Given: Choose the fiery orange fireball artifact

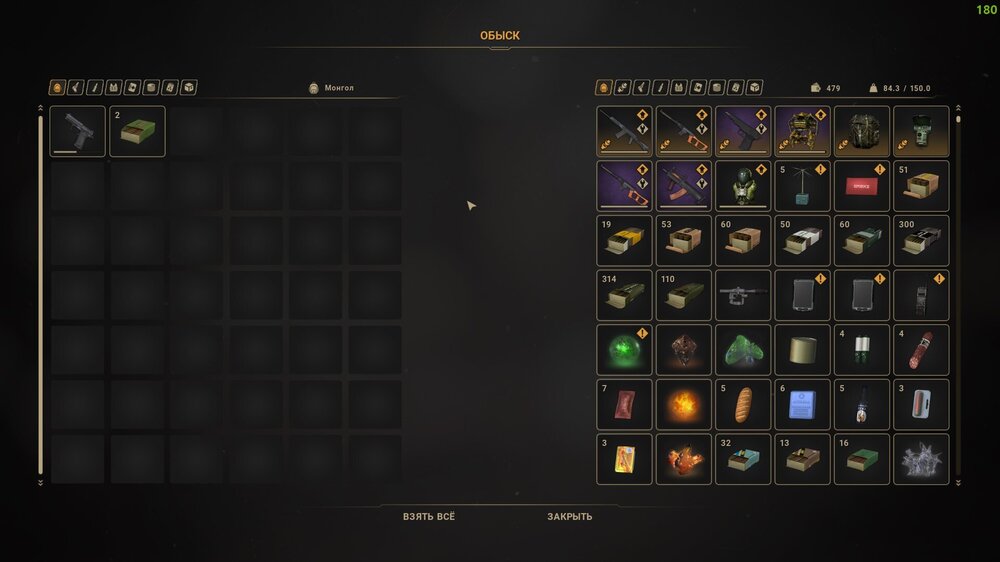Looking at the screenshot, I should tap(684, 404).
